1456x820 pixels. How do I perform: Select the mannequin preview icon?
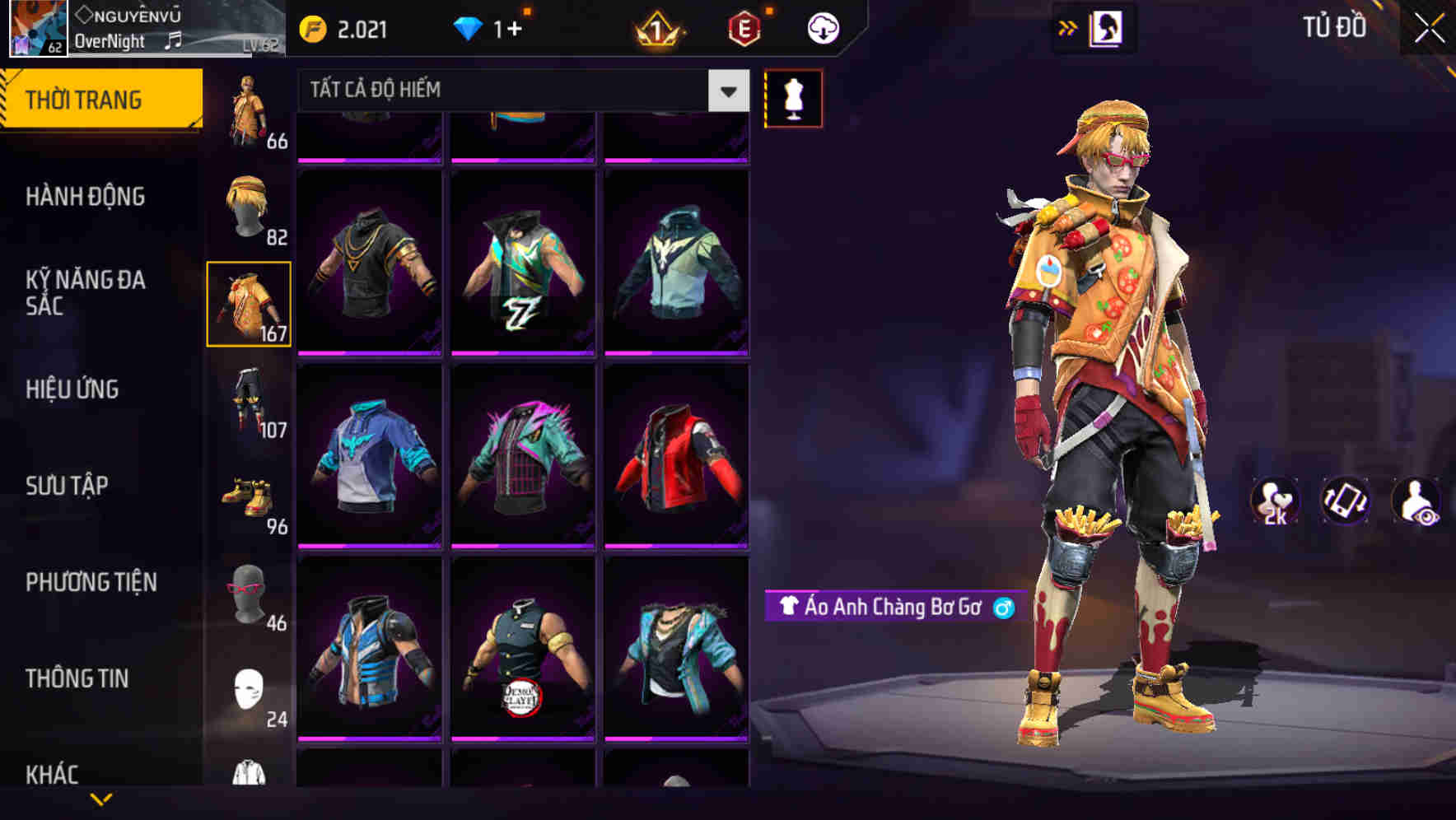[x=792, y=97]
